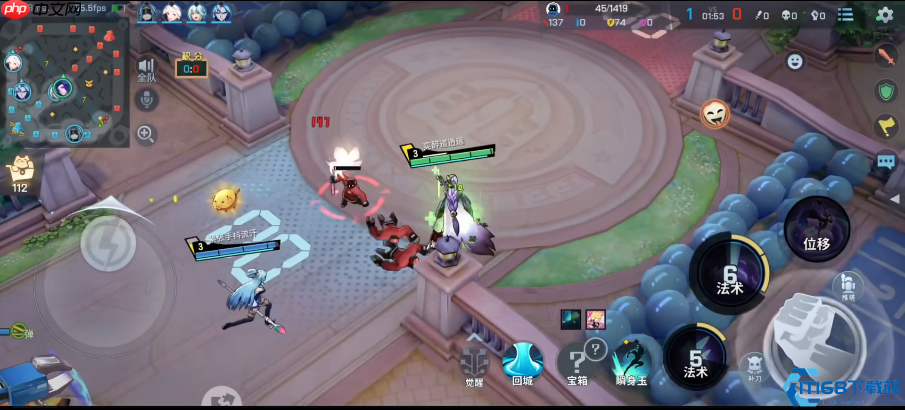Open the cat shop showing 112 gold
Viewport: 905px width, 410px height.
(x=19, y=172)
